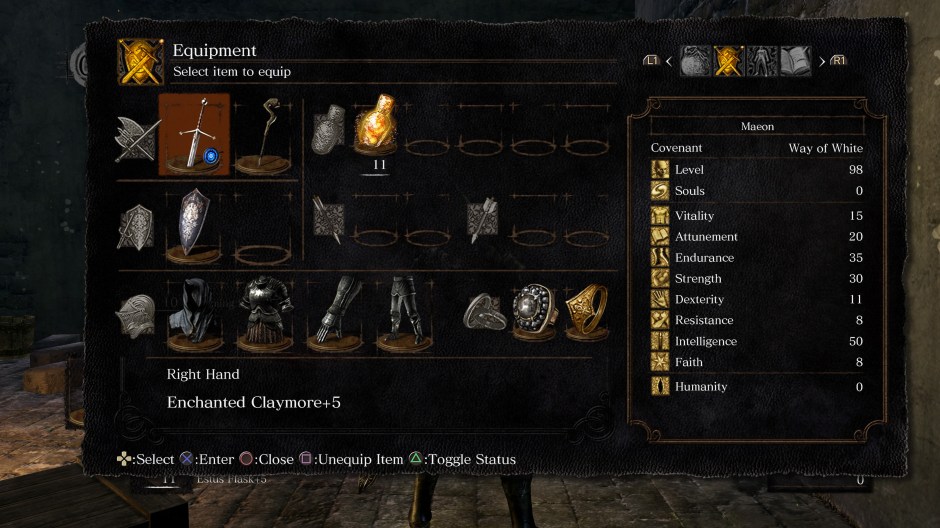Select the black leggings slot
This screenshot has height=528, width=940.
404,314
